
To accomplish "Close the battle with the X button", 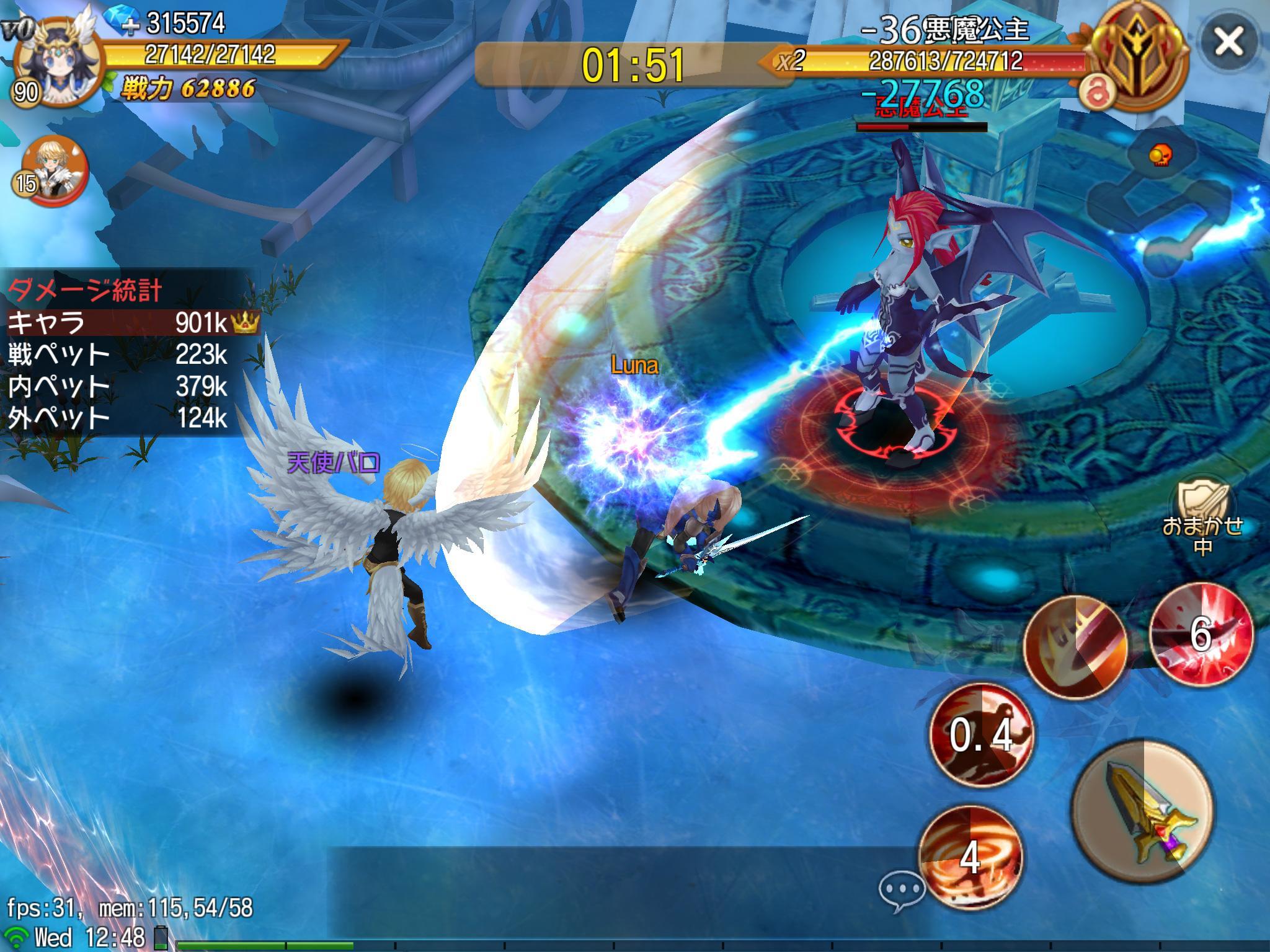I will pyautogui.click(x=1228, y=42).
